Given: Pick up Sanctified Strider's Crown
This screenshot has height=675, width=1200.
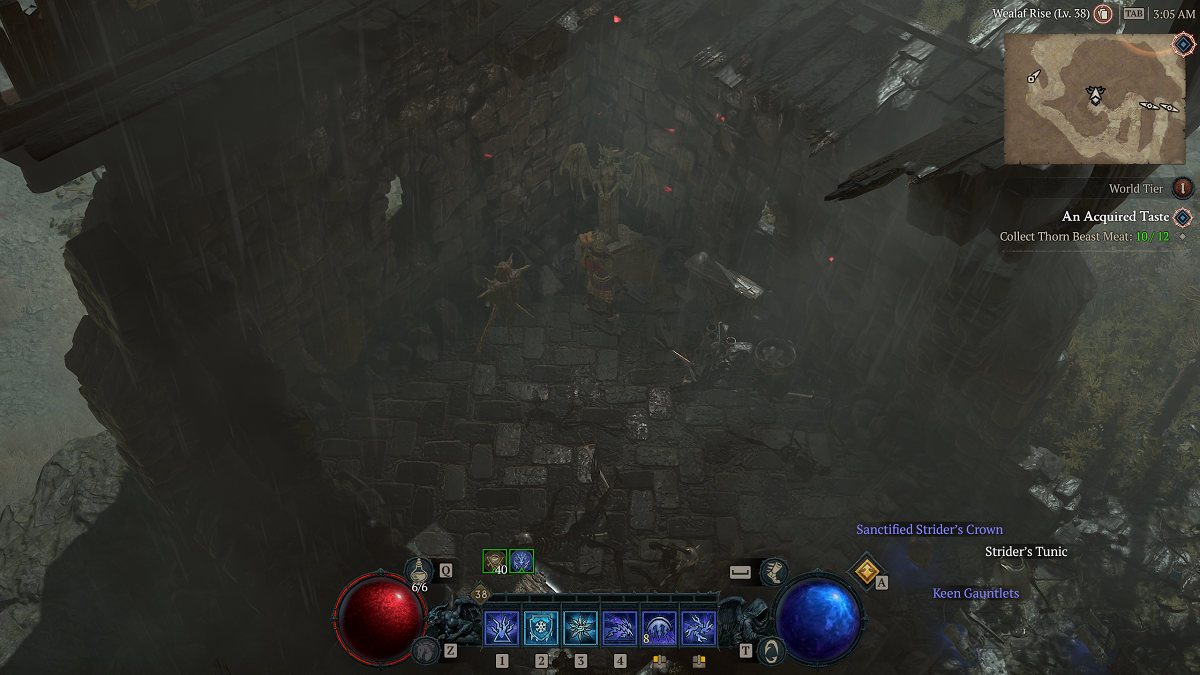Looking at the screenshot, I should [x=929, y=530].
